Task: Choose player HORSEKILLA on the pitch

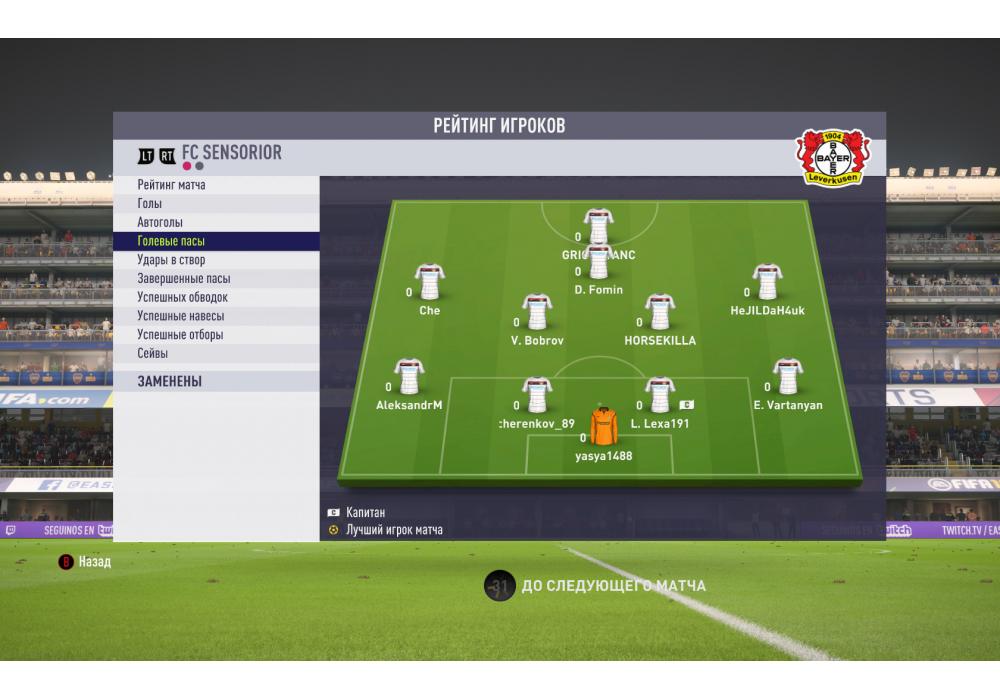Action: pyautogui.click(x=660, y=313)
